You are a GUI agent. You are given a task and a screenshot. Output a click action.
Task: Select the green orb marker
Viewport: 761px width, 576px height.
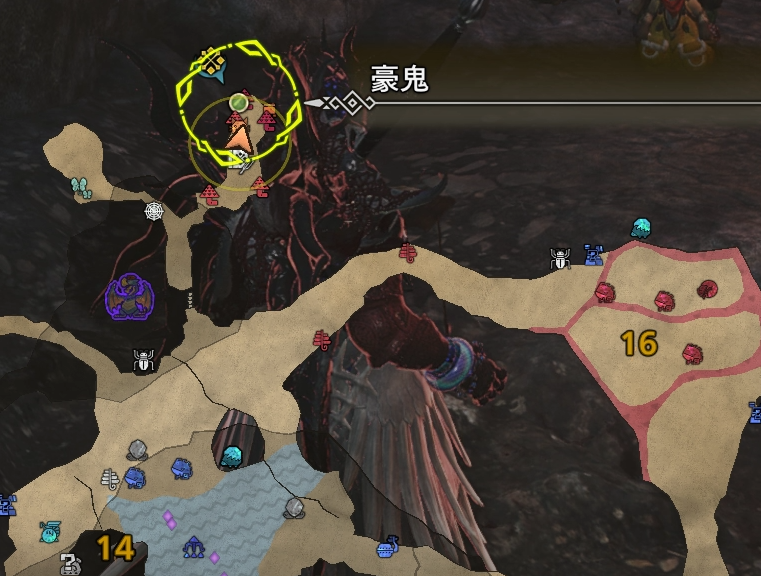[238, 102]
